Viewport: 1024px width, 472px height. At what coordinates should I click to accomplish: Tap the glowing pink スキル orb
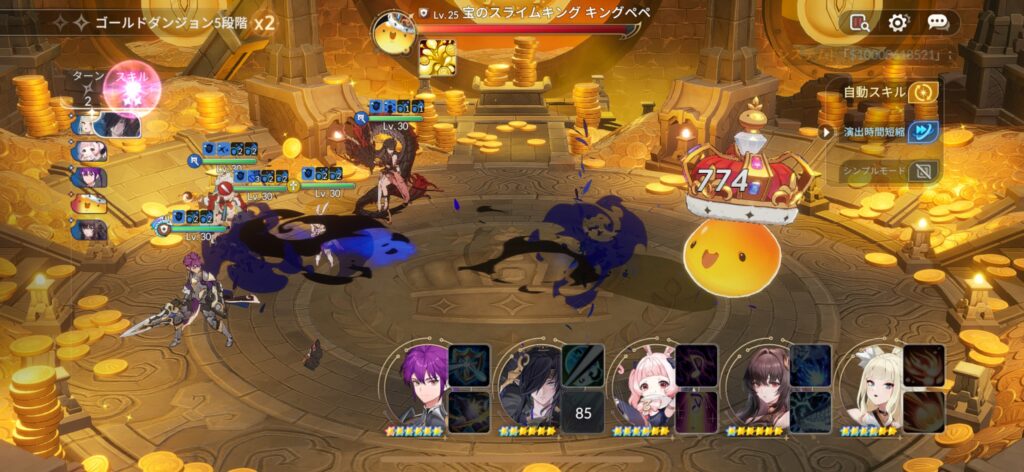pyautogui.click(x=131, y=88)
